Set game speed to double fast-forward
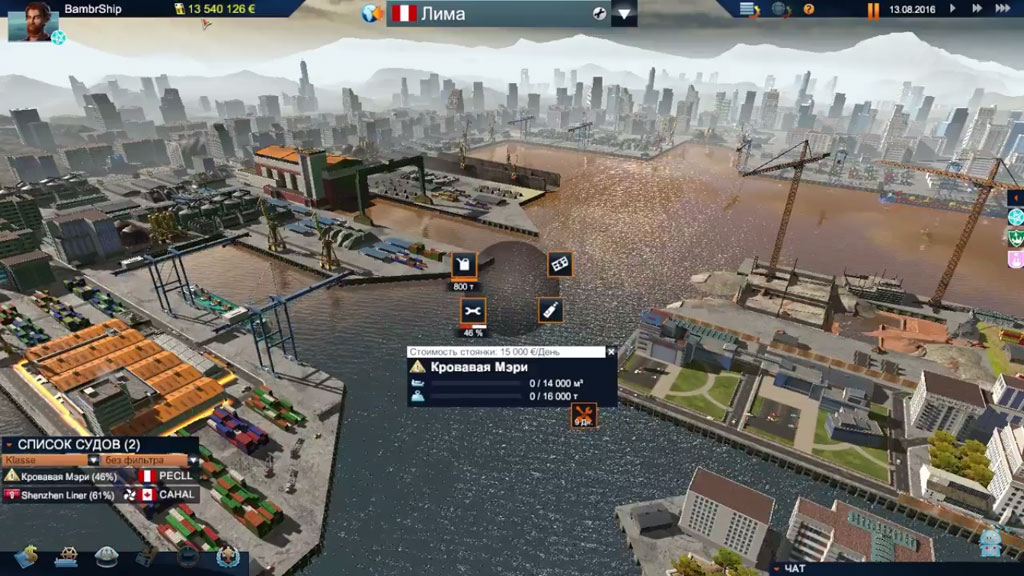 click(977, 9)
